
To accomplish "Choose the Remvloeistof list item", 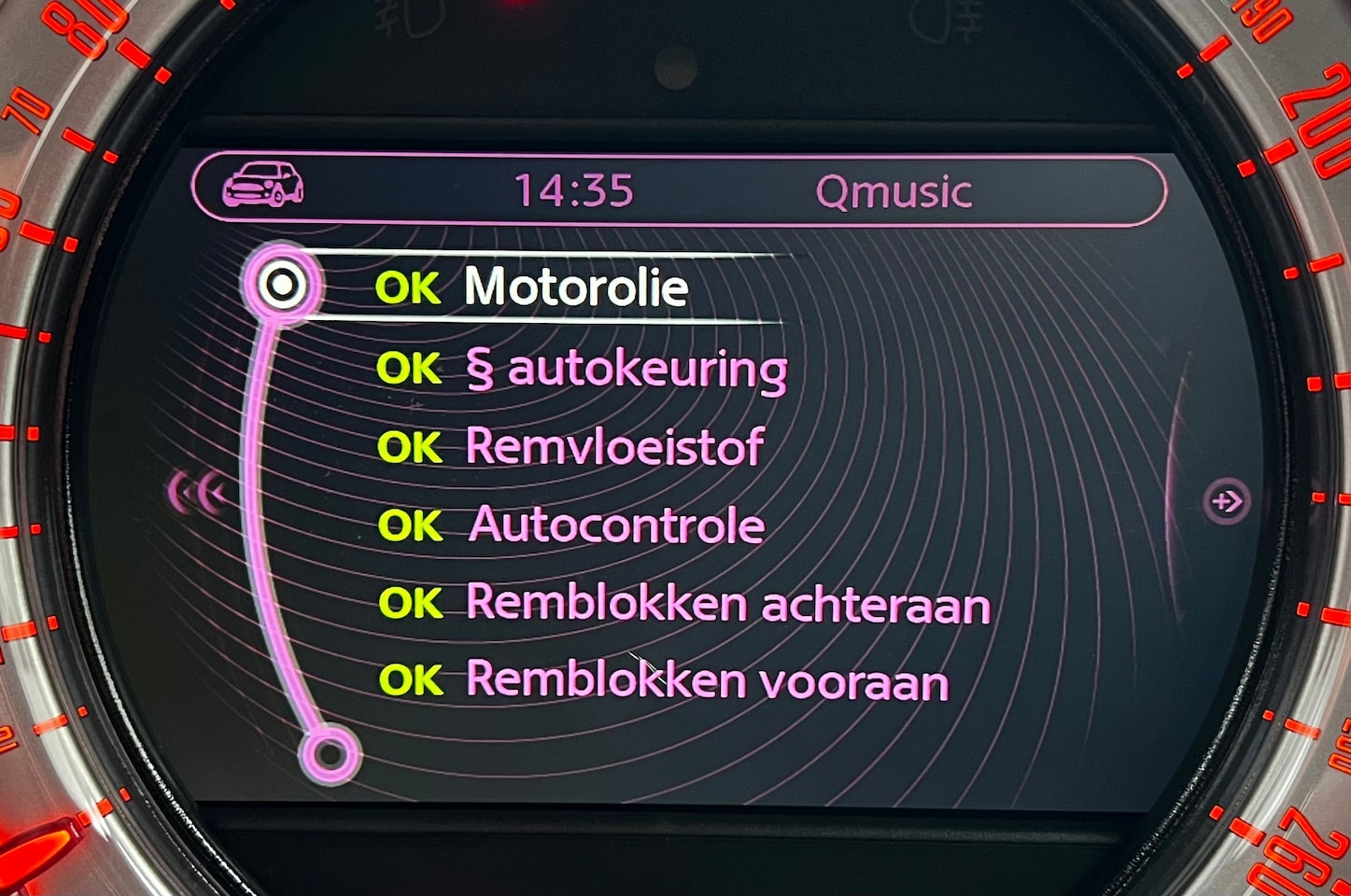I will point(613,447).
